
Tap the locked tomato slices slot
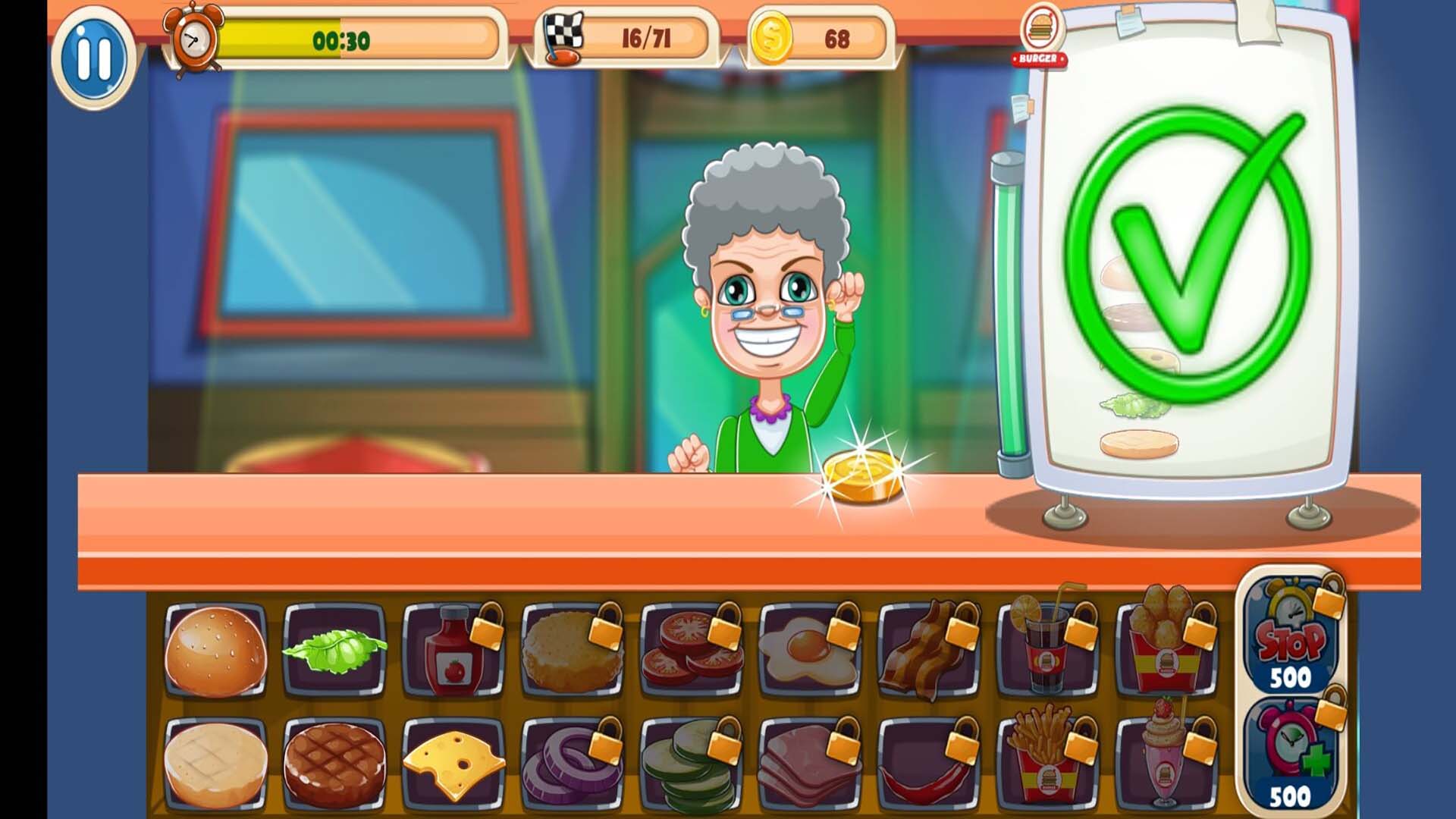(692, 651)
